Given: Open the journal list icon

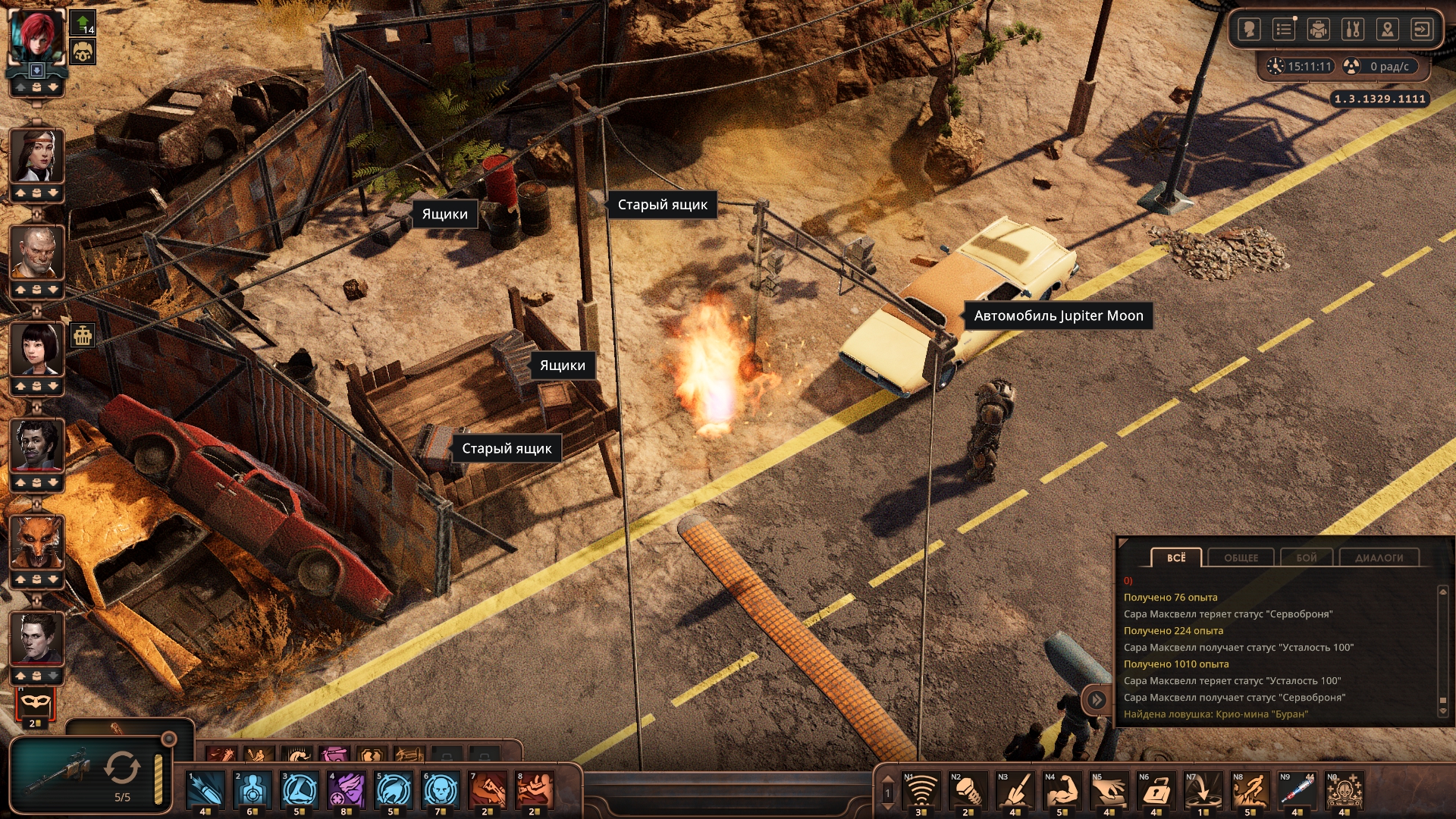Looking at the screenshot, I should coord(1283,30).
